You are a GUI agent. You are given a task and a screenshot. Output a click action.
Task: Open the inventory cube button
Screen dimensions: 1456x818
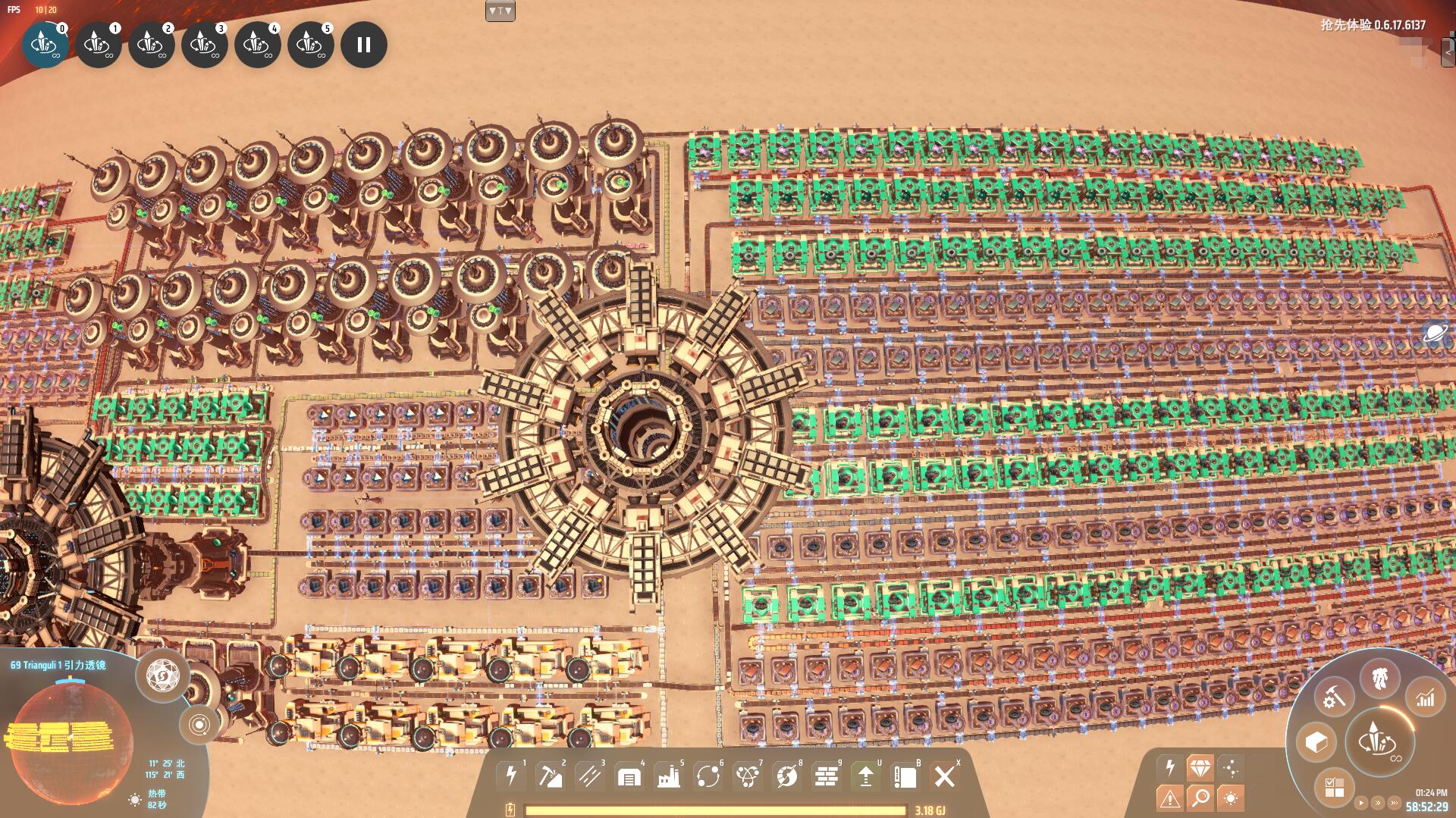1316,741
